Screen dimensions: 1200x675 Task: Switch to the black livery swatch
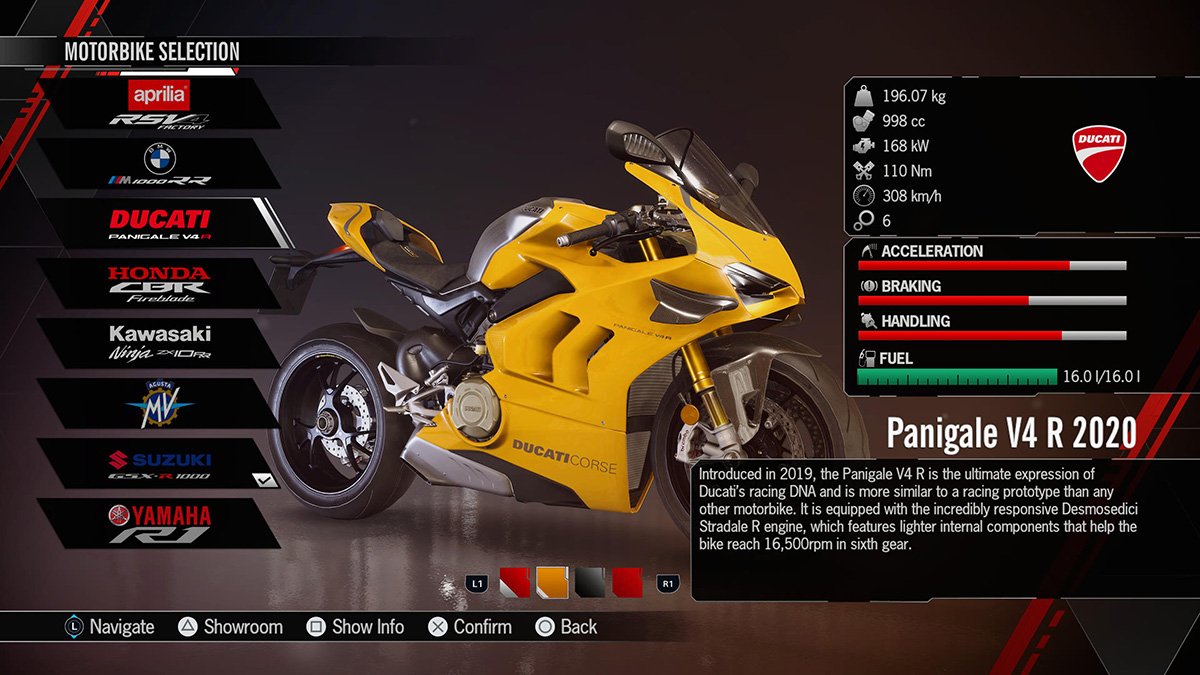[x=589, y=582]
